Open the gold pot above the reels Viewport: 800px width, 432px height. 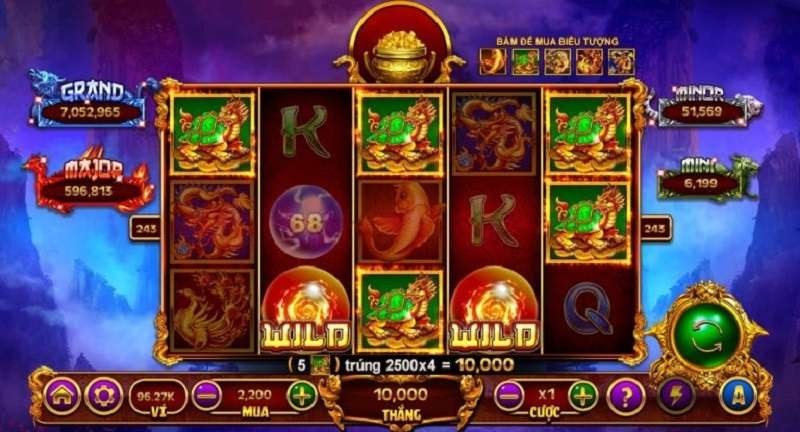pyautogui.click(x=399, y=57)
